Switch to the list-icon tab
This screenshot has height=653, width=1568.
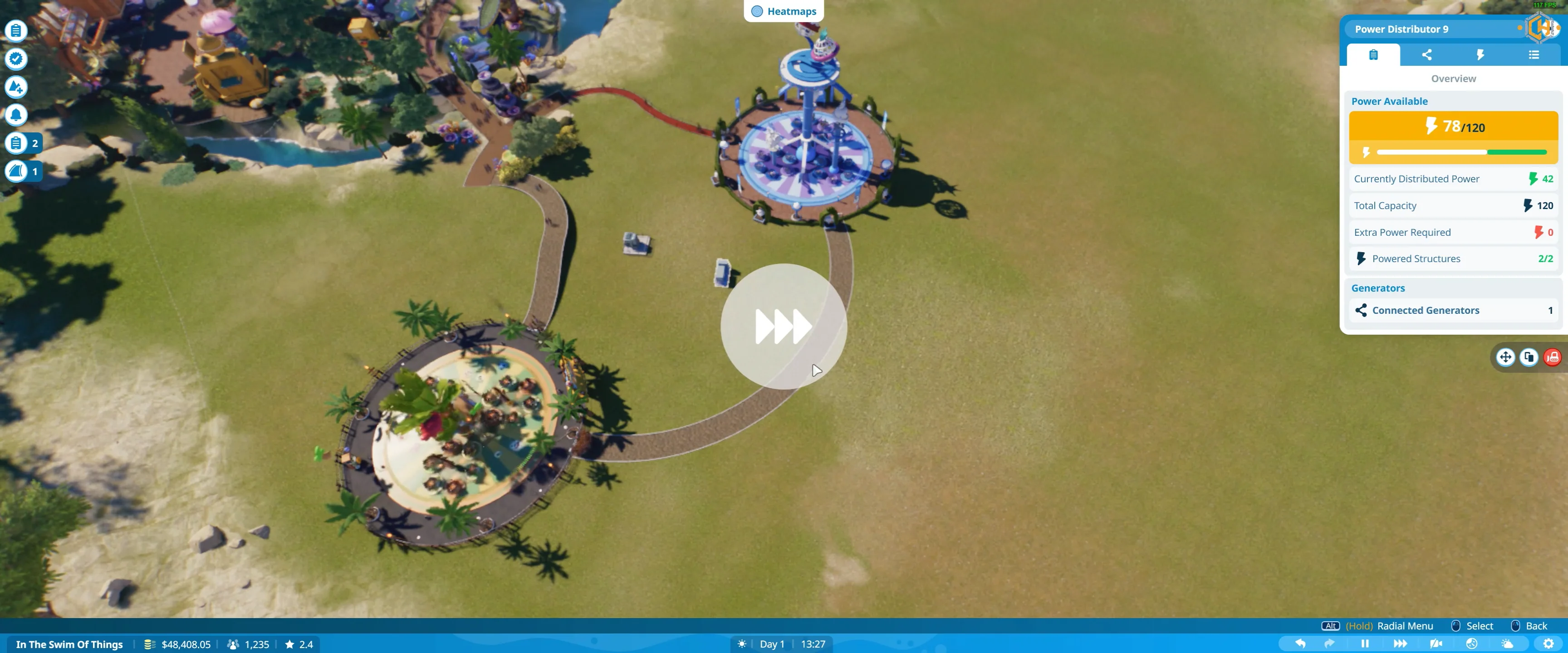[x=1534, y=55]
